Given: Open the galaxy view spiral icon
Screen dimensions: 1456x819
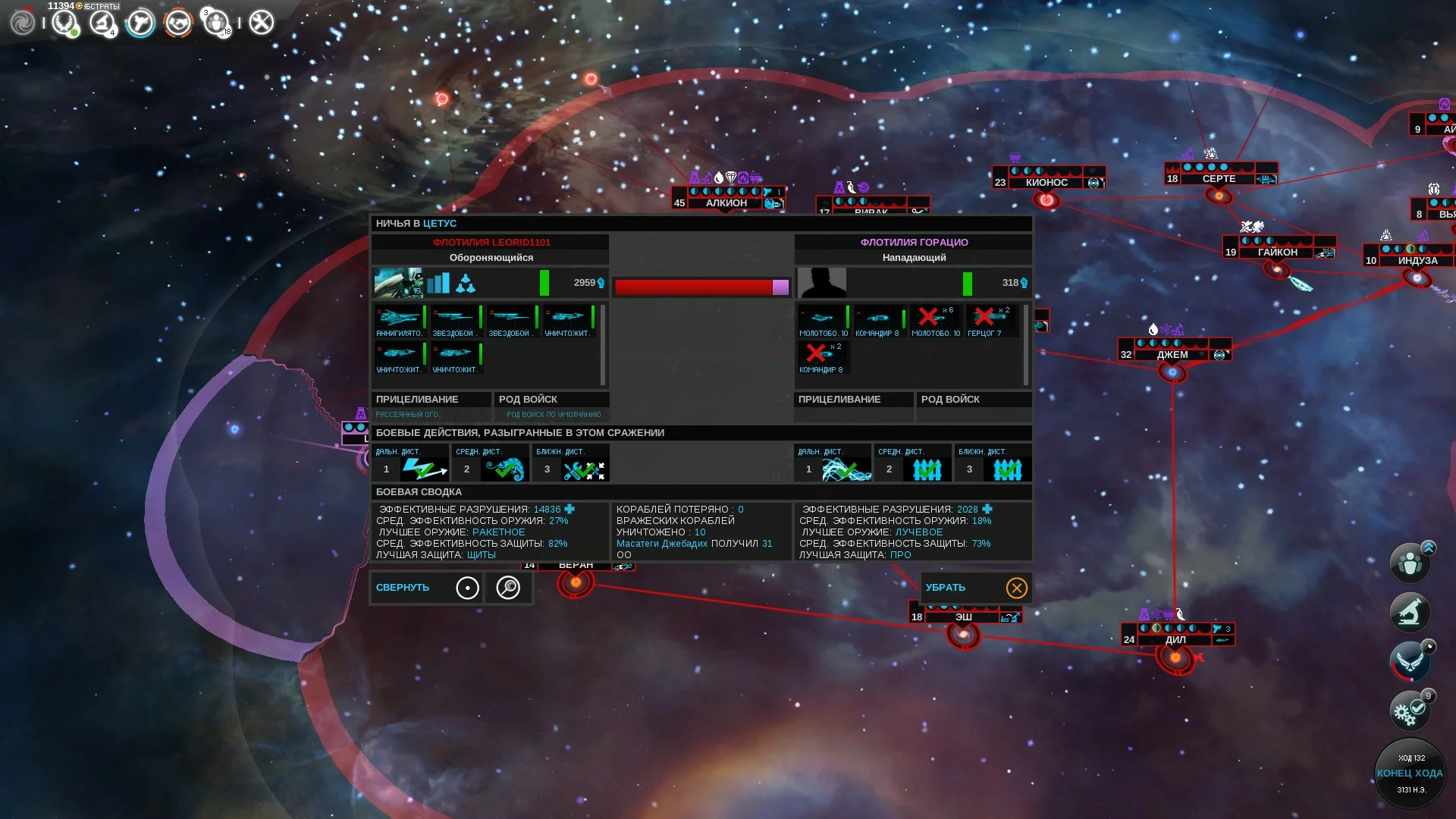Looking at the screenshot, I should [x=23, y=23].
